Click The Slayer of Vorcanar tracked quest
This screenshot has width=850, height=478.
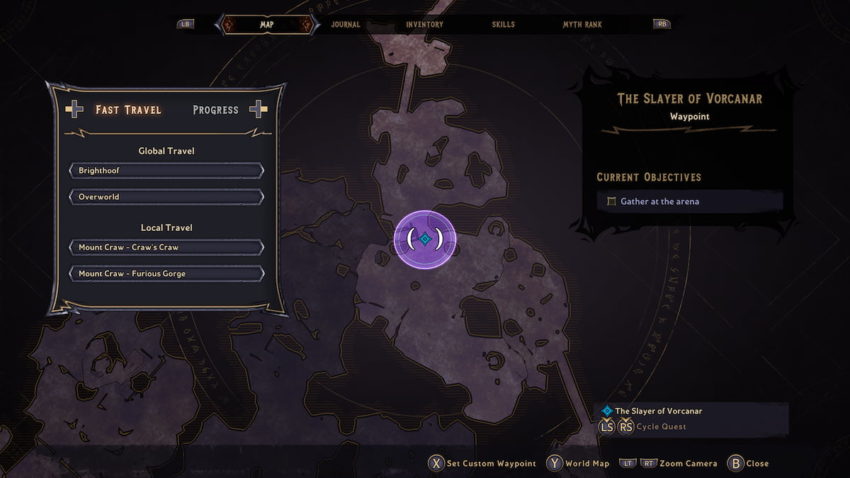tap(659, 411)
